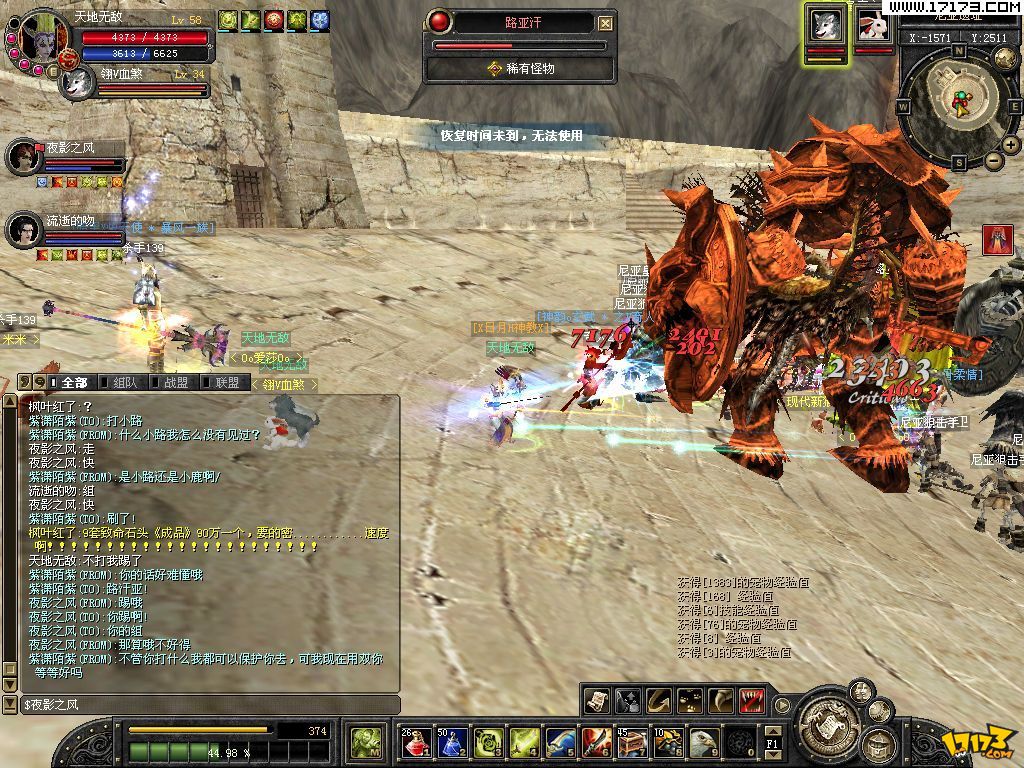Viewport: 1024px width, 768px height.
Task: Click the red fanged mouth action icon
Action: coord(753,700)
